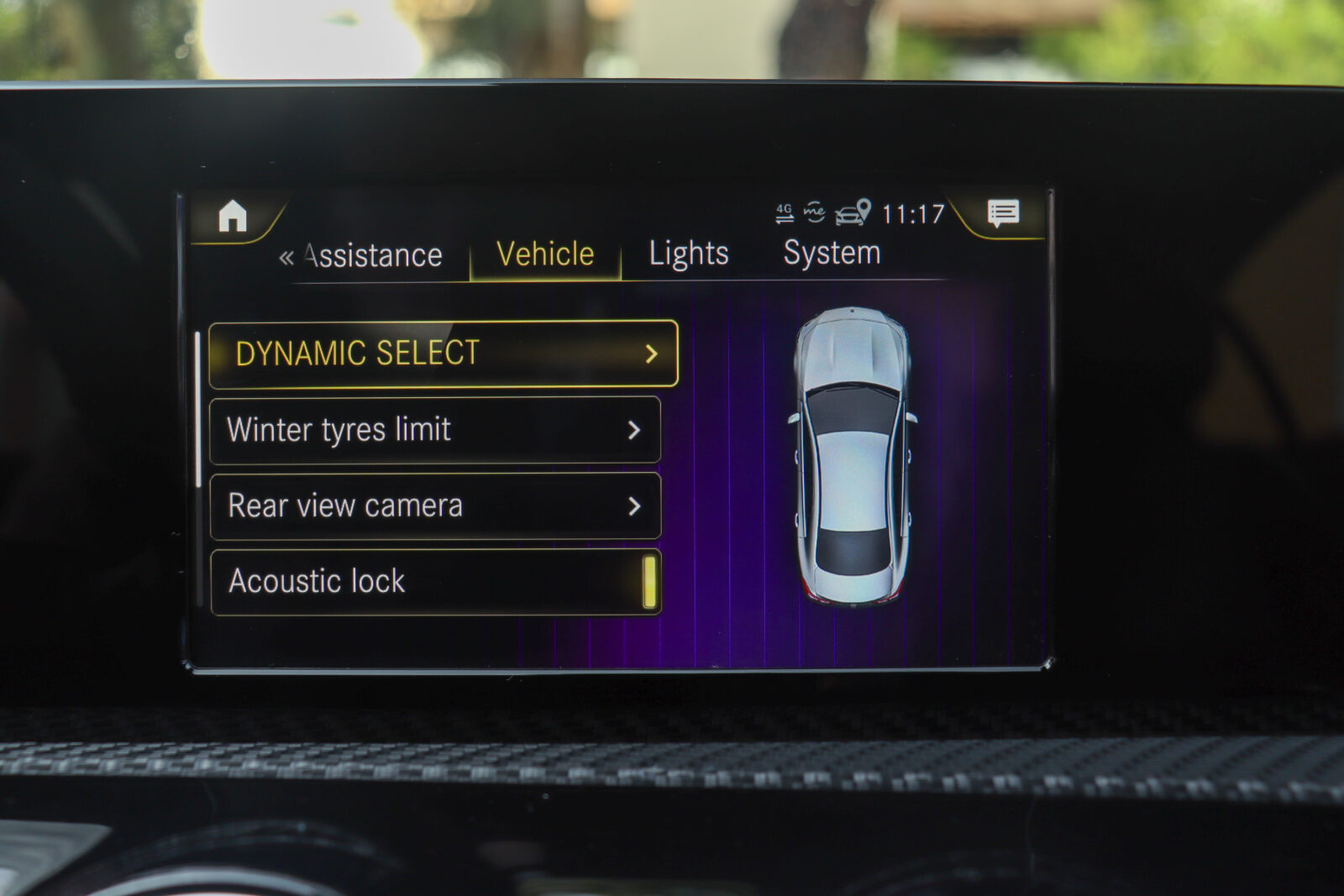The width and height of the screenshot is (1344, 896).
Task: Tap the double-arrow to scroll tabs left
Action: (286, 257)
